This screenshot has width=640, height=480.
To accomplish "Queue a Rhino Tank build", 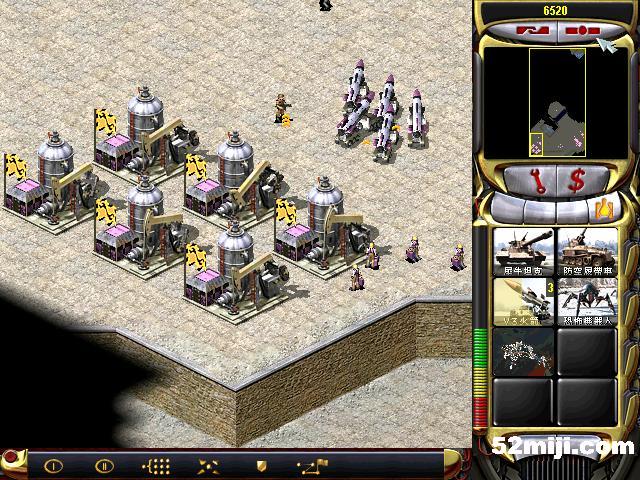I will [524, 251].
